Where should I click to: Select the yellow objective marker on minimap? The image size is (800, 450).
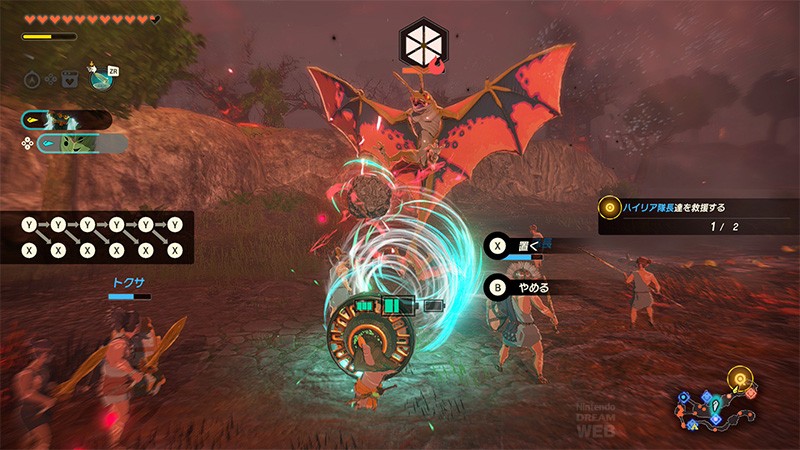pos(741,380)
